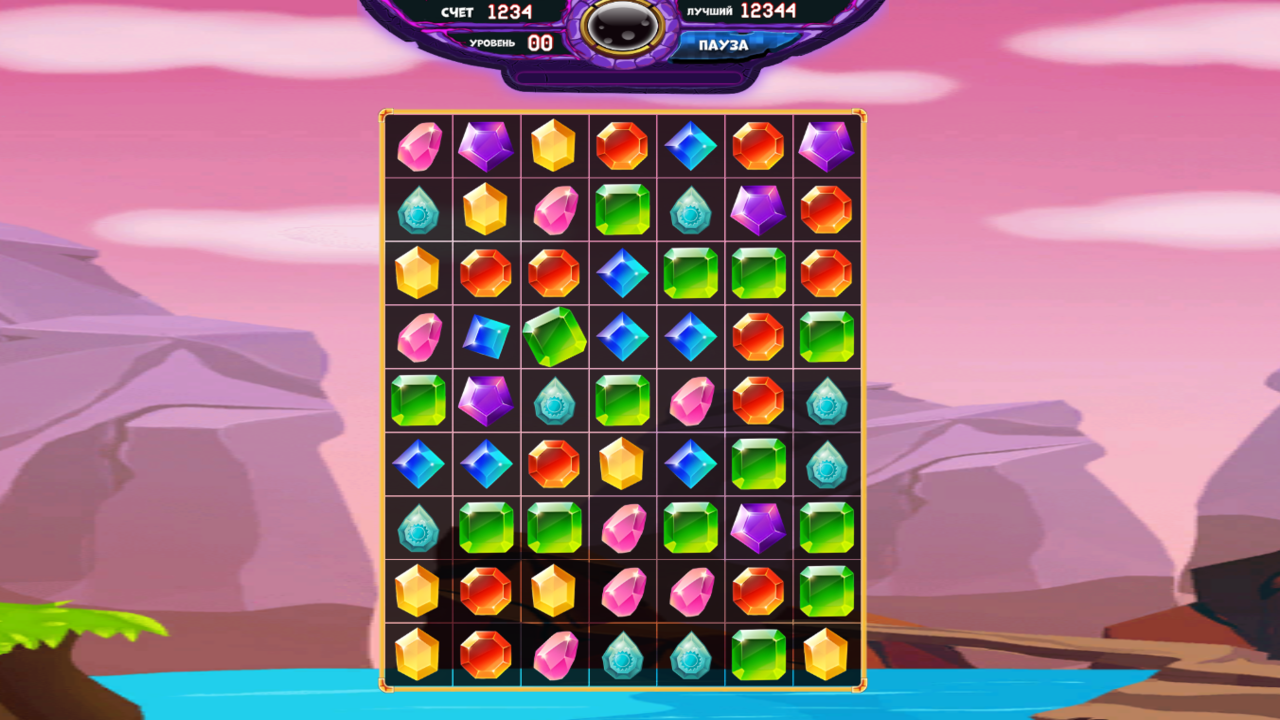Choose the green emerald gem in the second row
This screenshot has height=720, width=1280.
point(622,212)
